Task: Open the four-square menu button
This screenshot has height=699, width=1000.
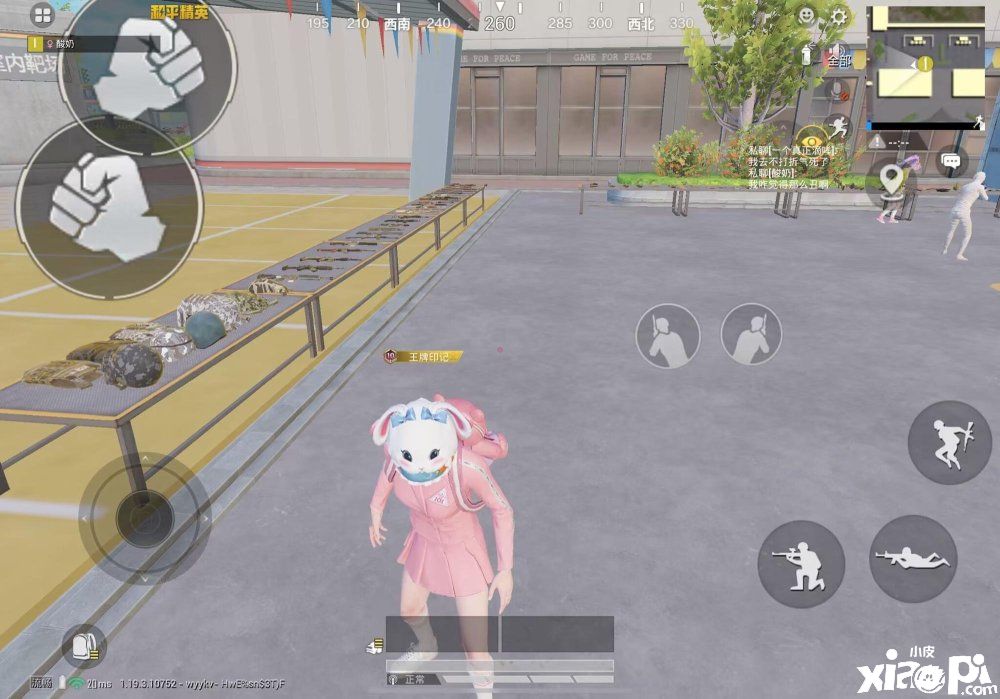Action: coord(42,15)
